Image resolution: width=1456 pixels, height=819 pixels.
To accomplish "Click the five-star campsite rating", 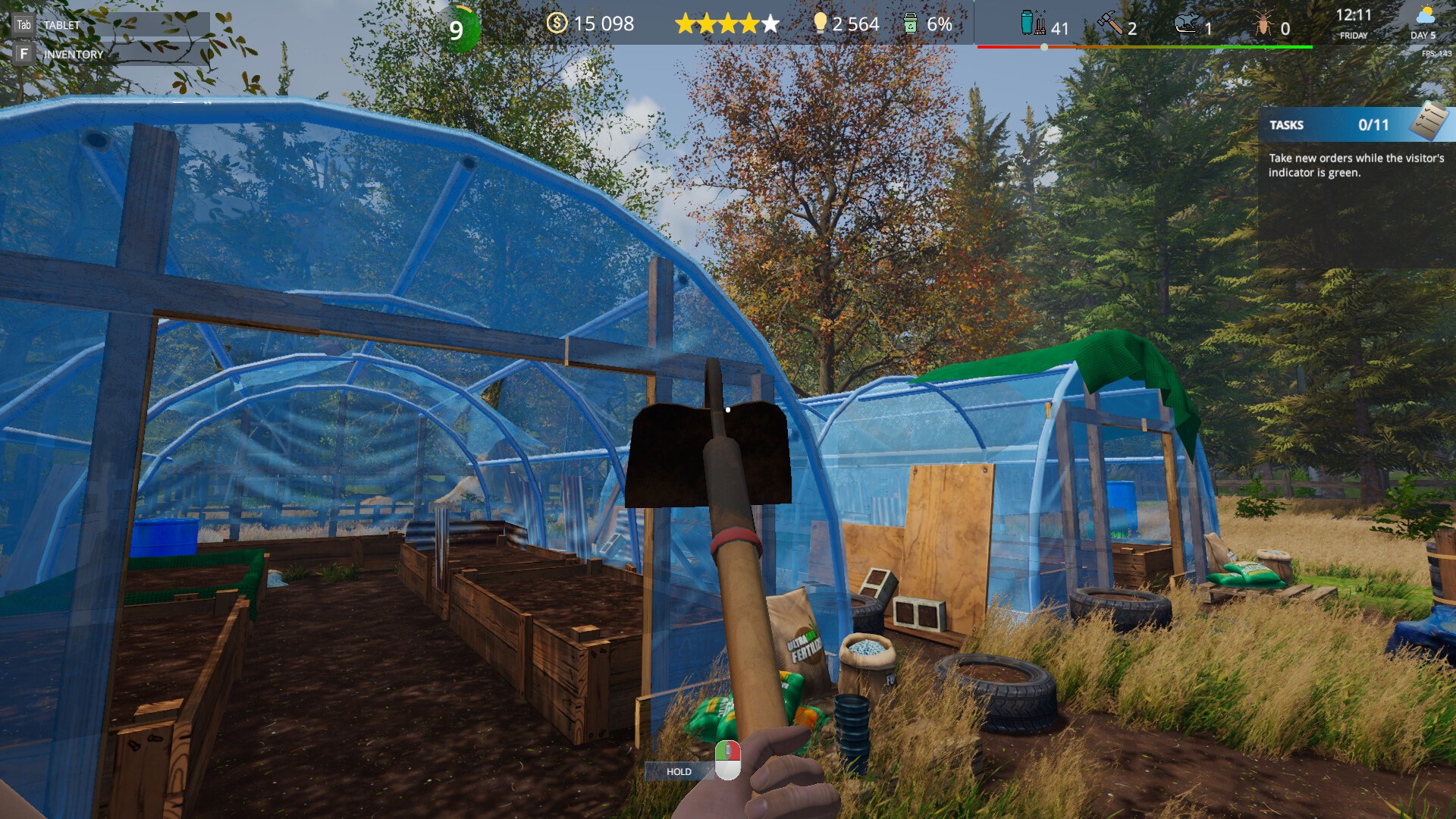I will [x=727, y=24].
